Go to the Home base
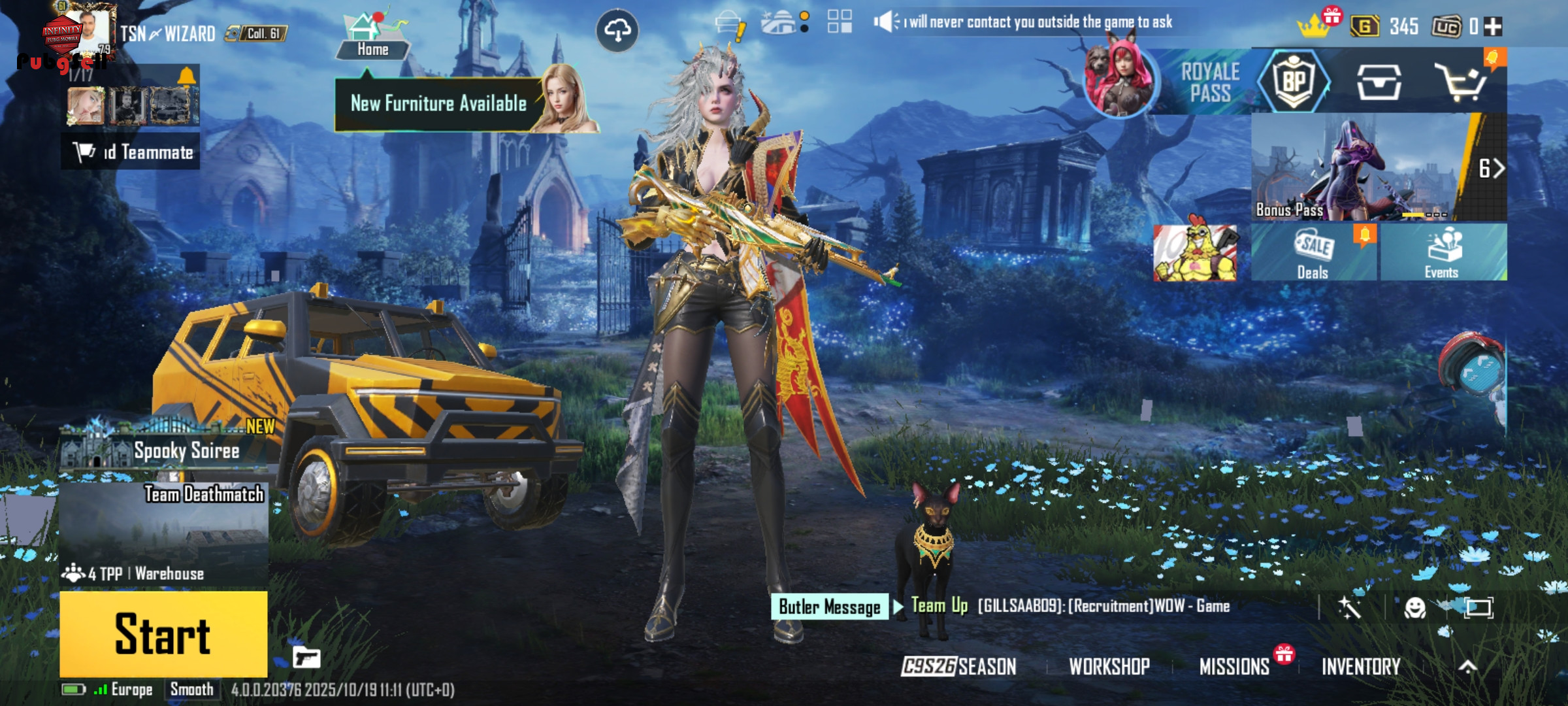Image resolution: width=1568 pixels, height=706 pixels. pos(372,38)
